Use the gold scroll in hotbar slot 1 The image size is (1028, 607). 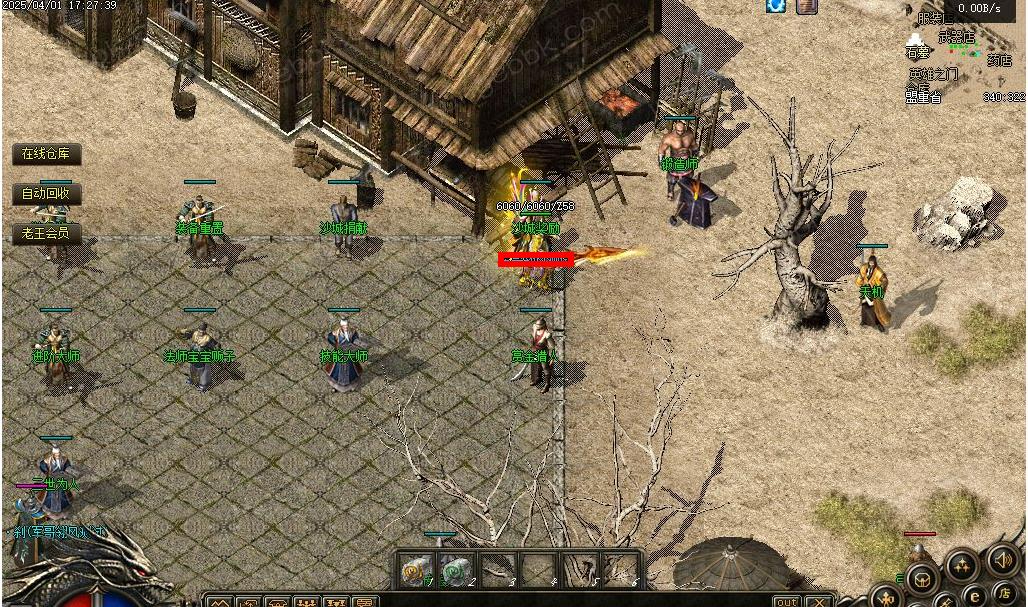point(414,570)
